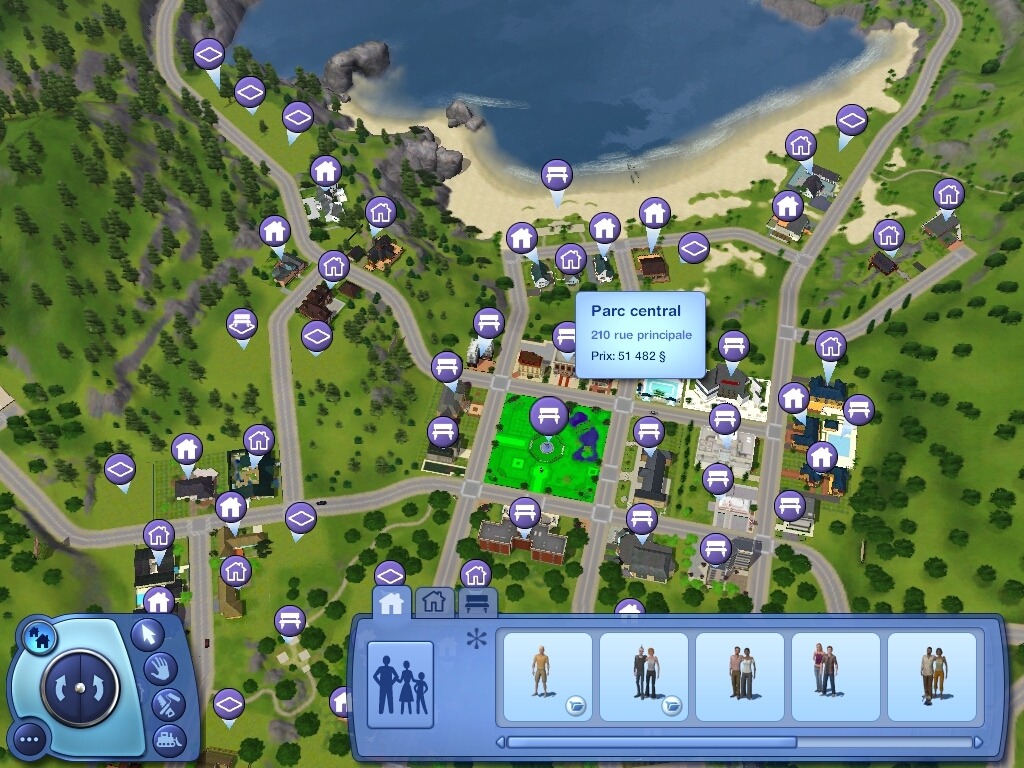Select the single bald Sim household thumbnail
The image size is (1024, 768).
pyautogui.click(x=545, y=677)
